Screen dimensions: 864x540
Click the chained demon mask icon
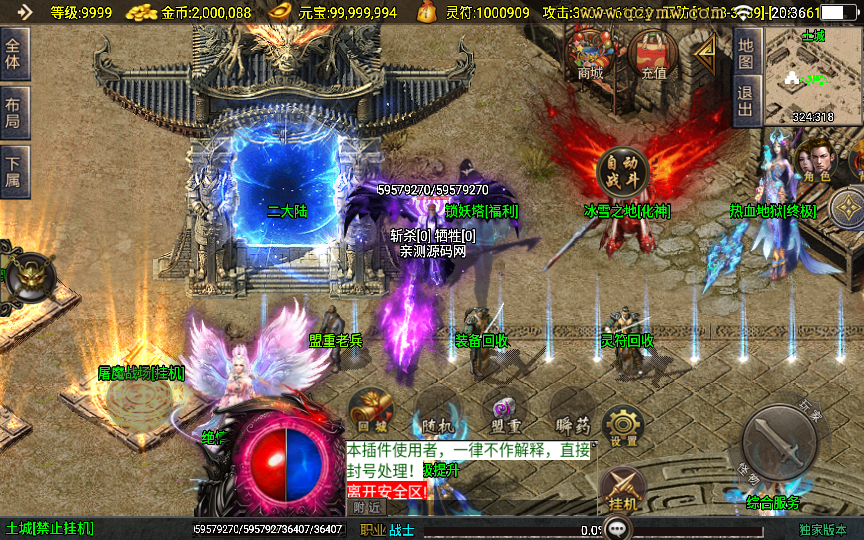[x=27, y=277]
